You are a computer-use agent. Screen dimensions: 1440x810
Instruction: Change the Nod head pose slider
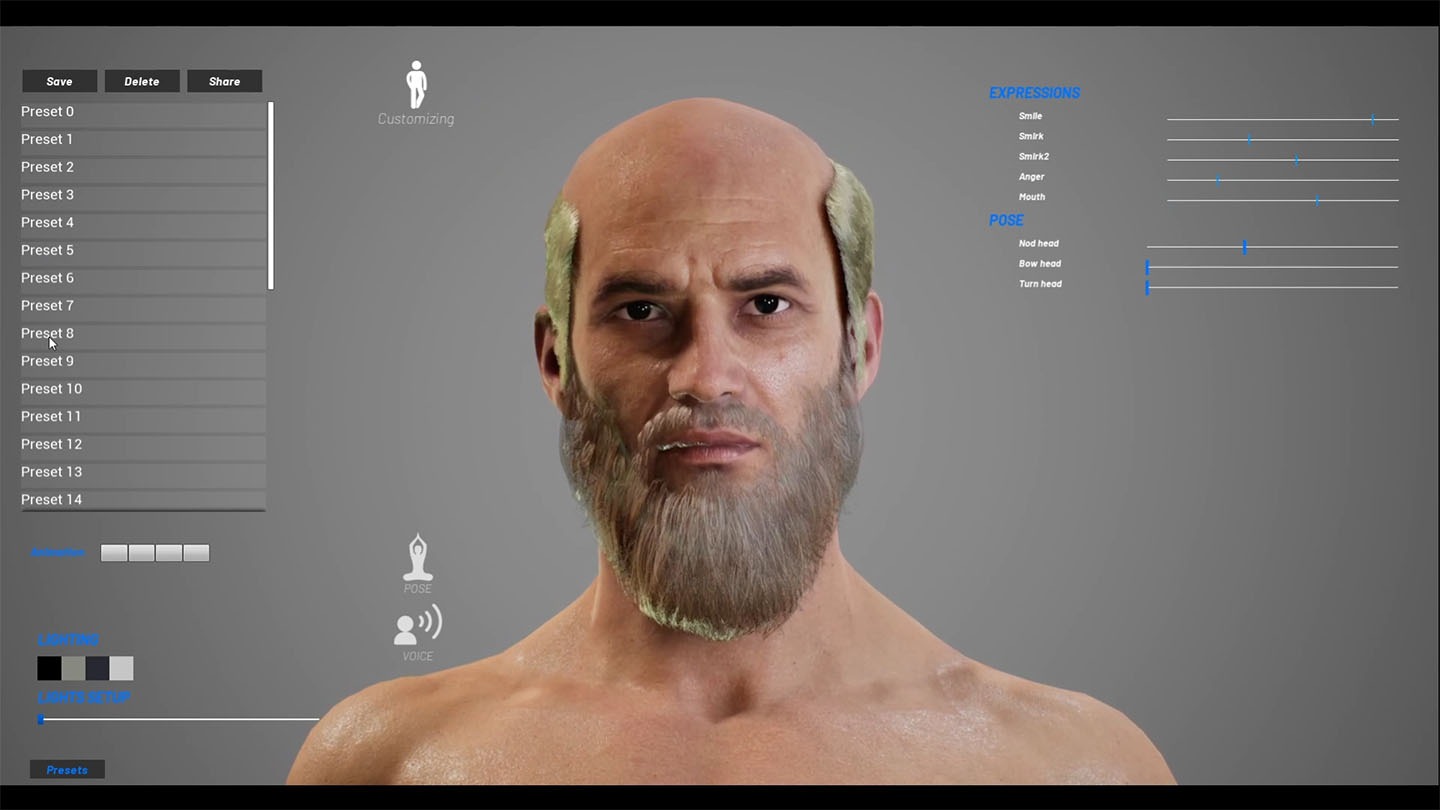(x=1244, y=247)
